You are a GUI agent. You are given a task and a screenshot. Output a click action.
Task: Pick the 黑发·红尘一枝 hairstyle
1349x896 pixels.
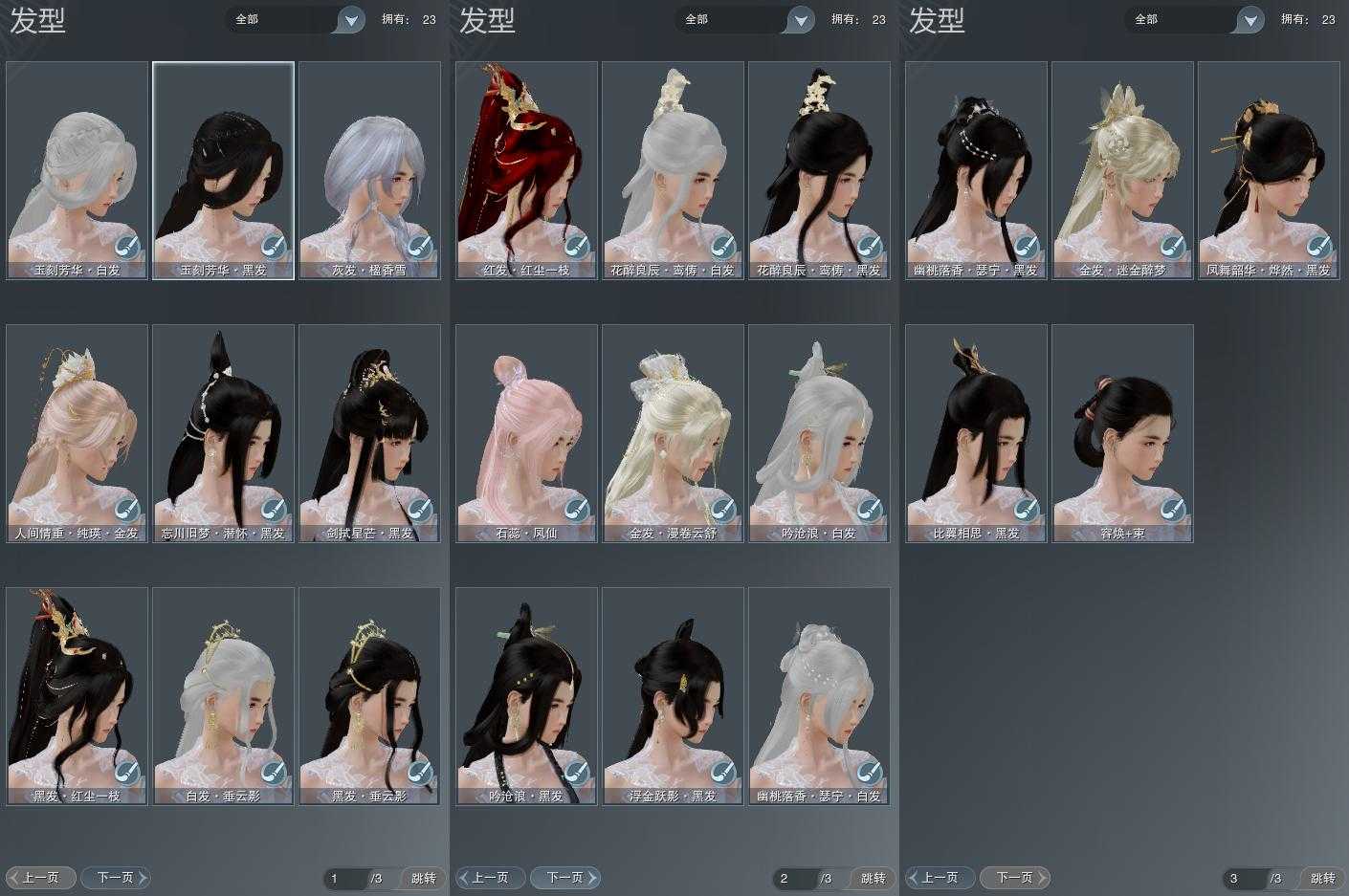coord(77,695)
